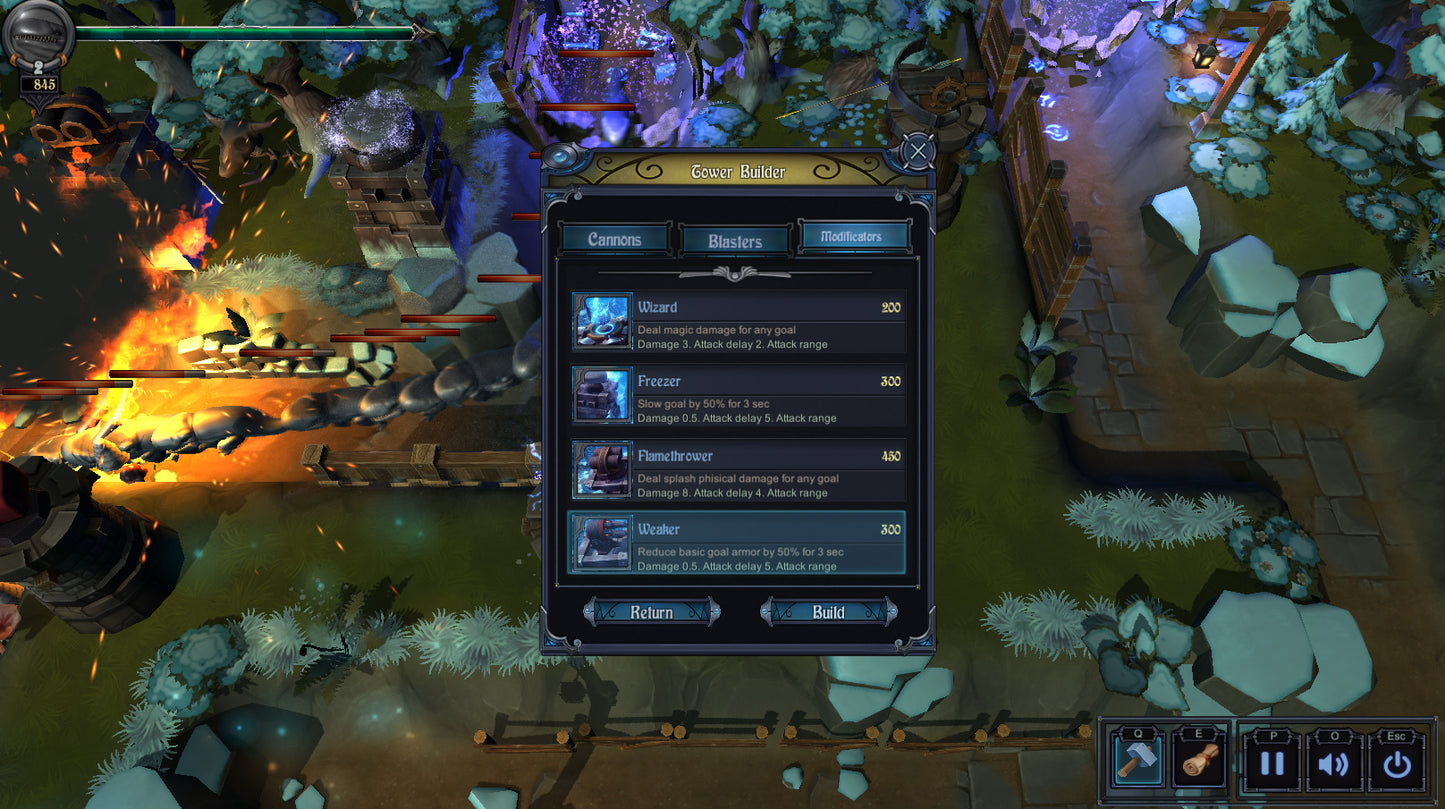Image resolution: width=1445 pixels, height=809 pixels.
Task: Confirm with the Build button
Action: pos(828,612)
